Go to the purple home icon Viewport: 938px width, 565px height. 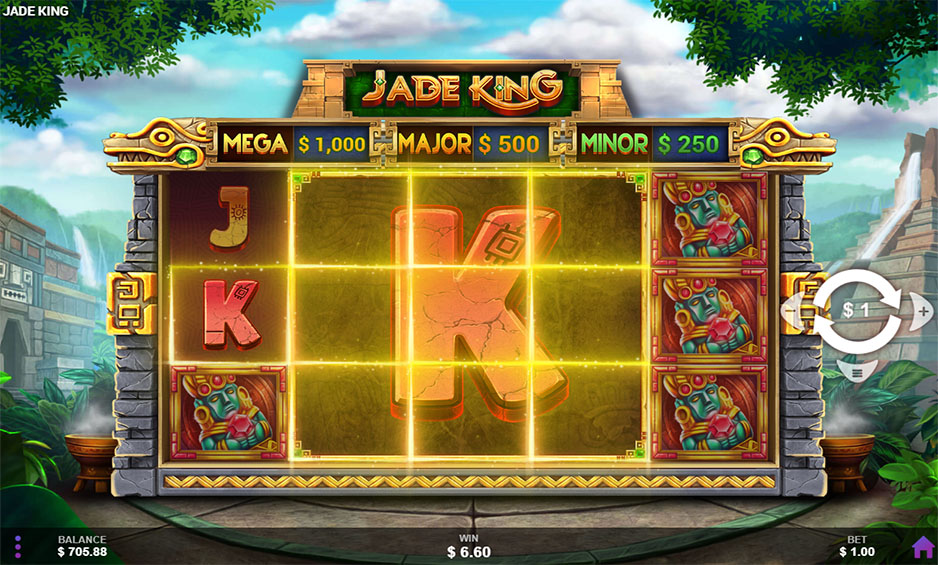tap(922, 546)
